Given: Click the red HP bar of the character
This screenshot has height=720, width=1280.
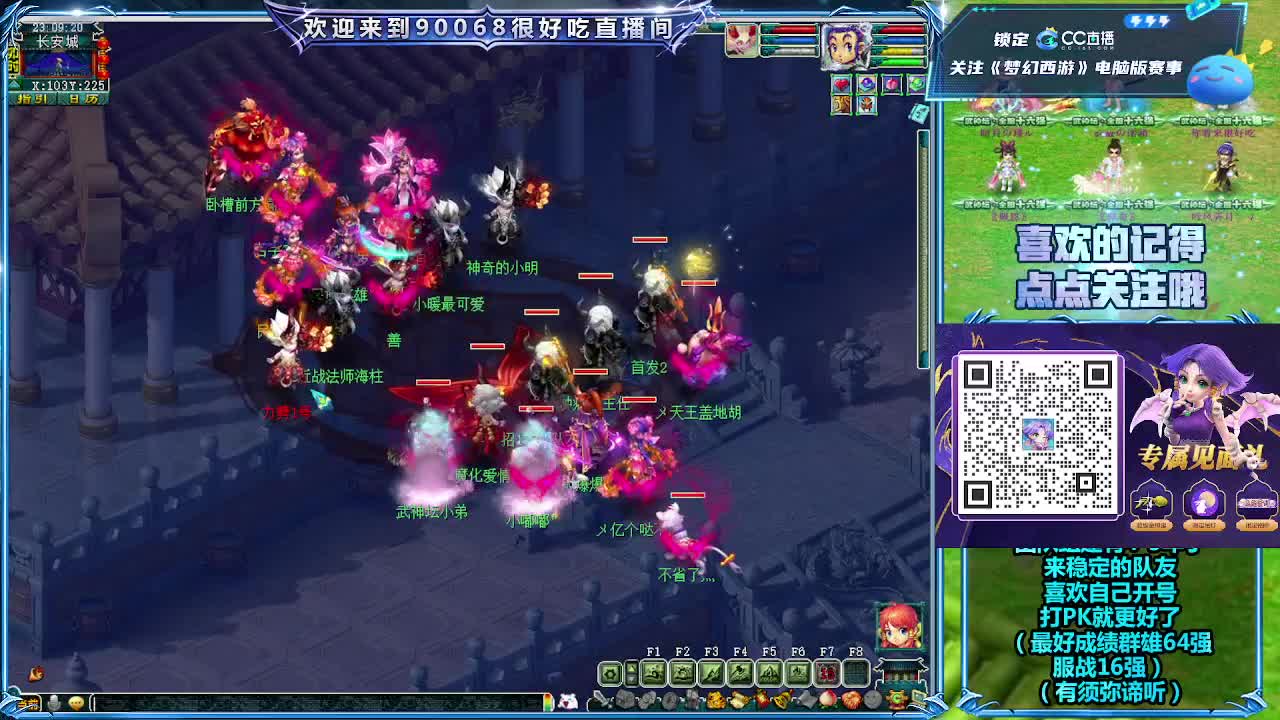Looking at the screenshot, I should (x=903, y=29).
